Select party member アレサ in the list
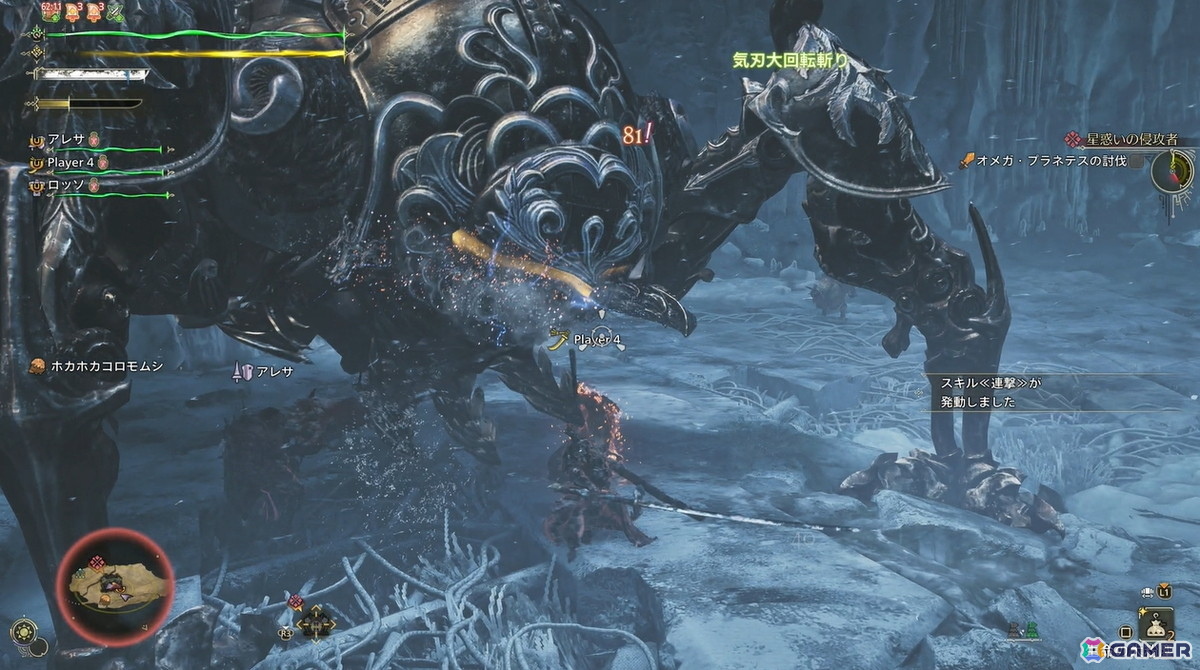The image size is (1200, 670). click(x=68, y=141)
